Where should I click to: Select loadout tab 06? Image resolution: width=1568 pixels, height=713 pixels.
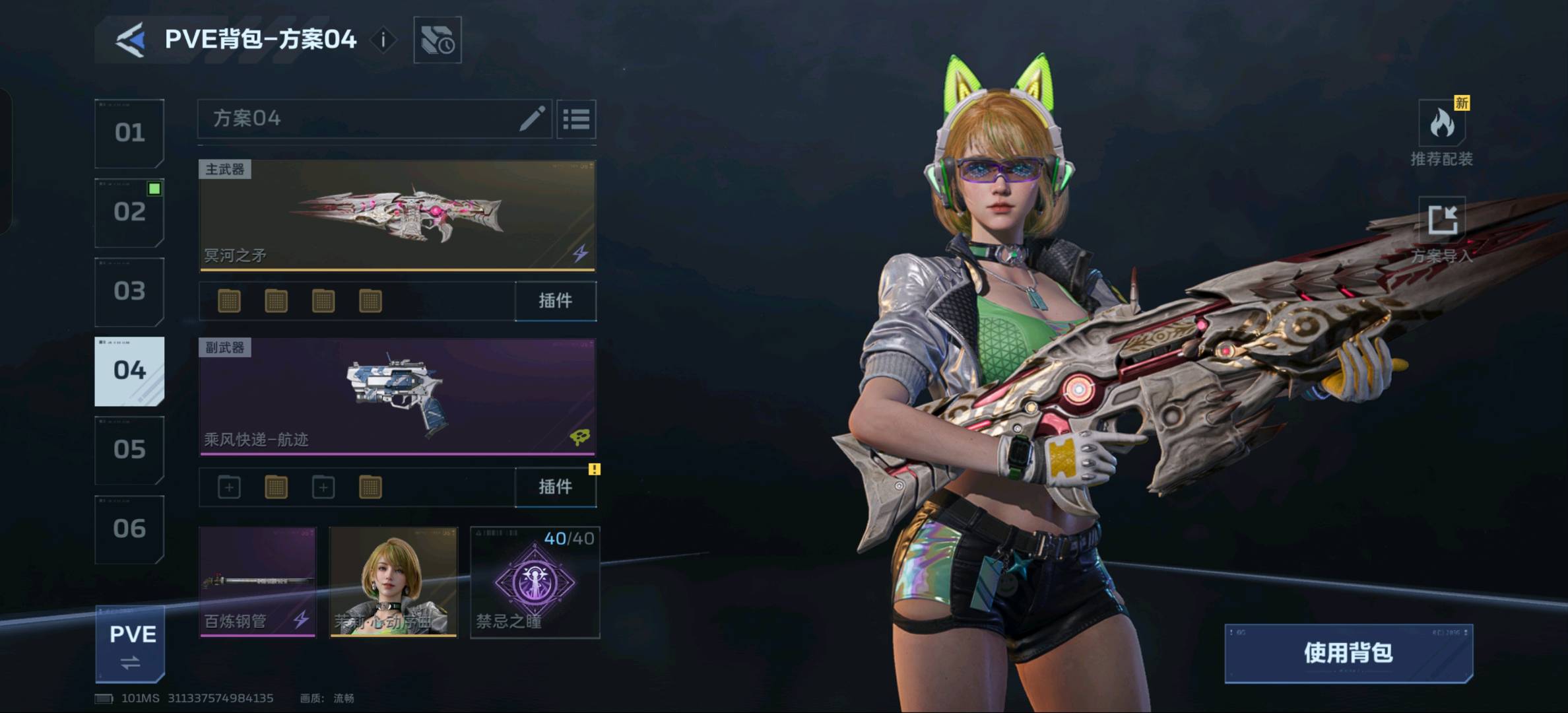(x=129, y=529)
